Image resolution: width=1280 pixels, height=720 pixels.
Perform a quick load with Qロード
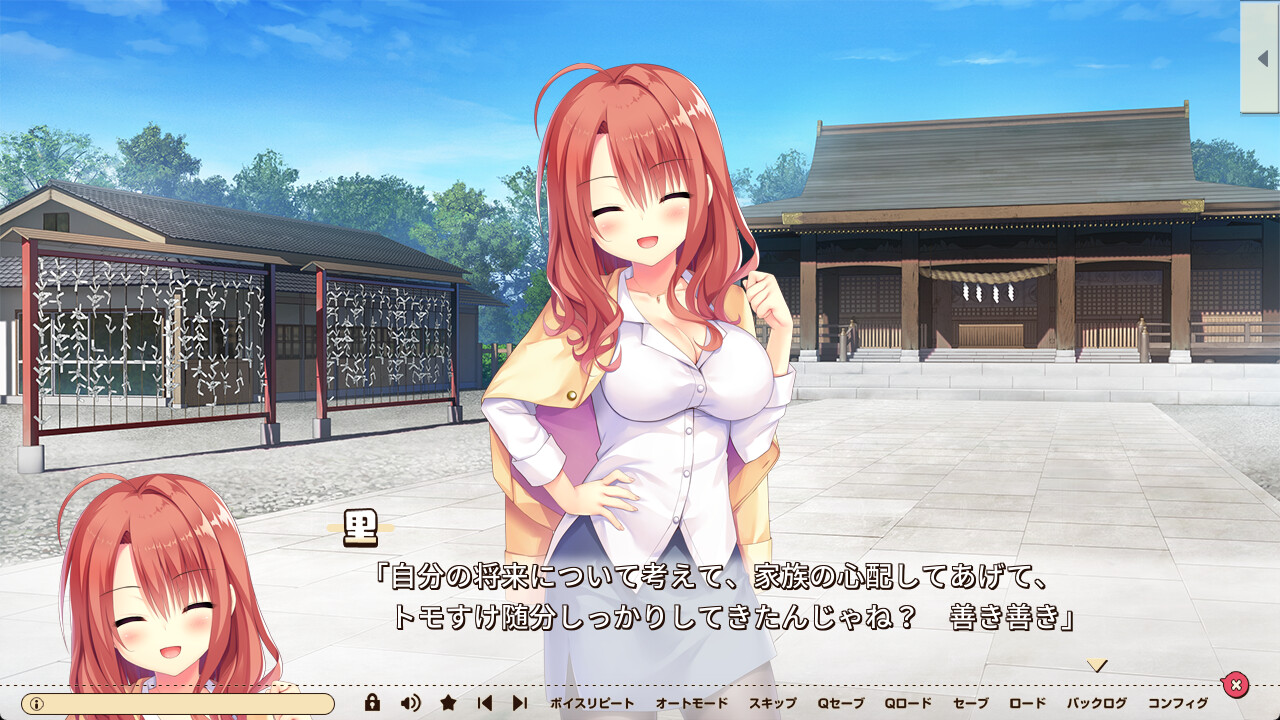coord(906,703)
